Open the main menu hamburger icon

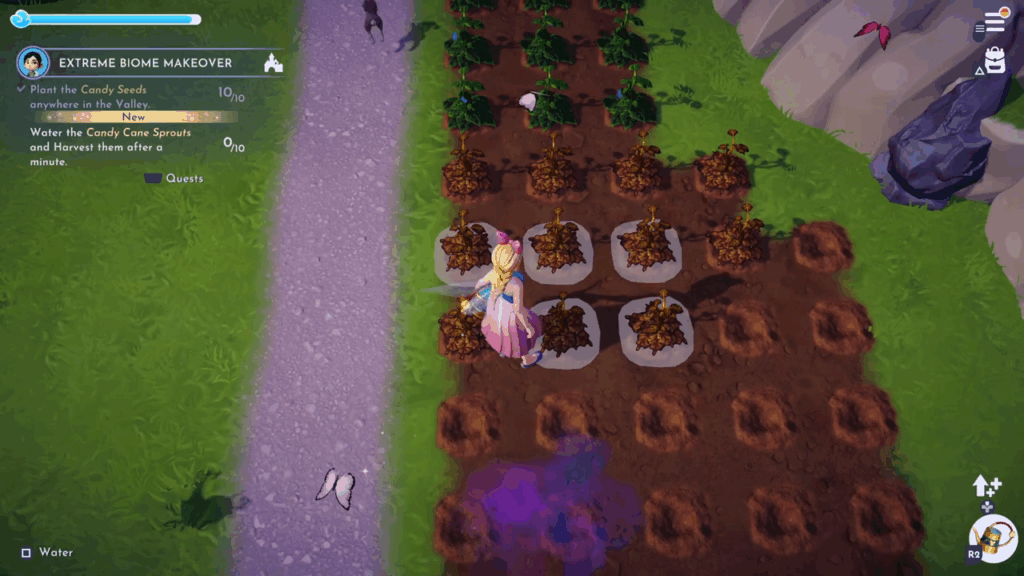[994, 22]
